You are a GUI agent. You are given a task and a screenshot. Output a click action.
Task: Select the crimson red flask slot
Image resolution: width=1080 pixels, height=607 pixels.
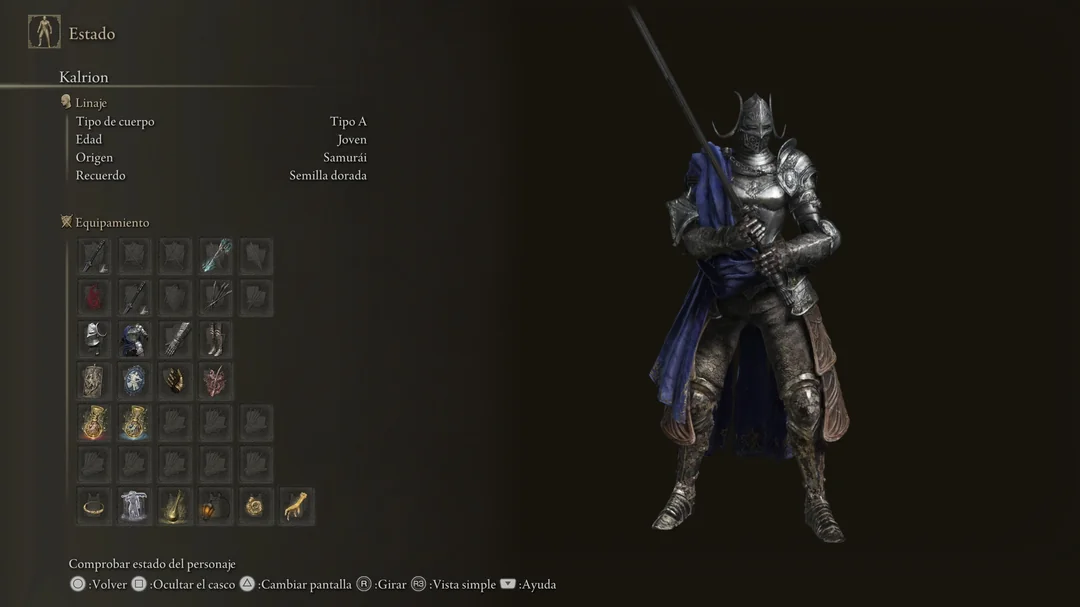[95, 423]
